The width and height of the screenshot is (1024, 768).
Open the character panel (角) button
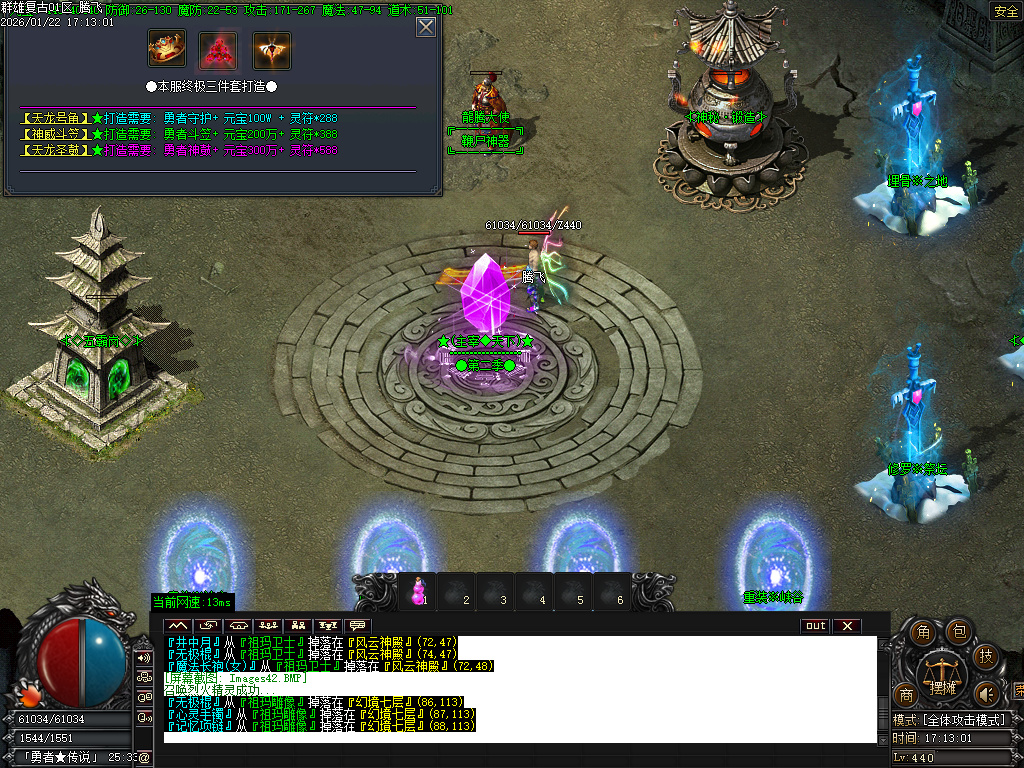[x=925, y=632]
